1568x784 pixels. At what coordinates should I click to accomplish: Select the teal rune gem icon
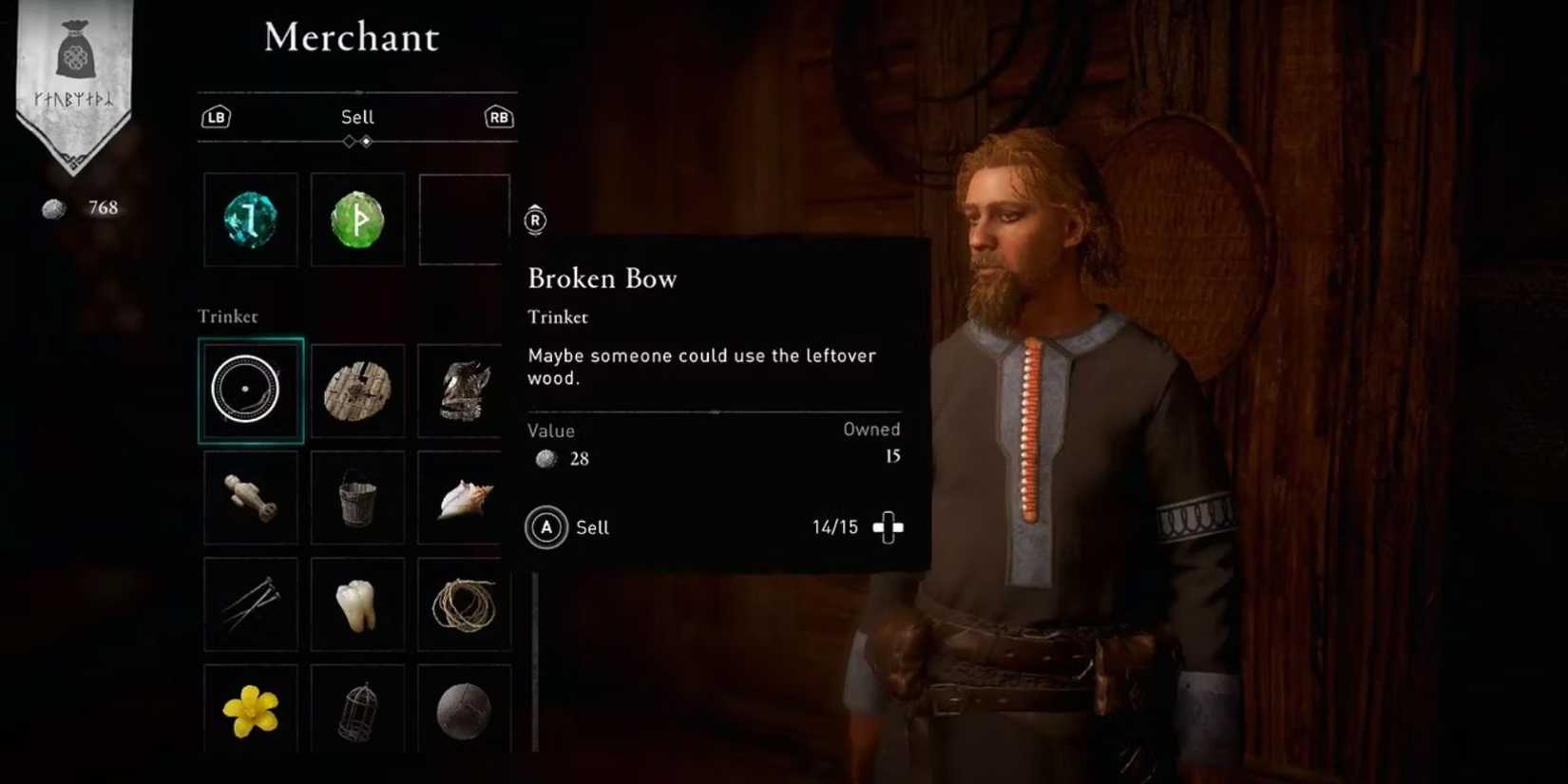point(250,220)
